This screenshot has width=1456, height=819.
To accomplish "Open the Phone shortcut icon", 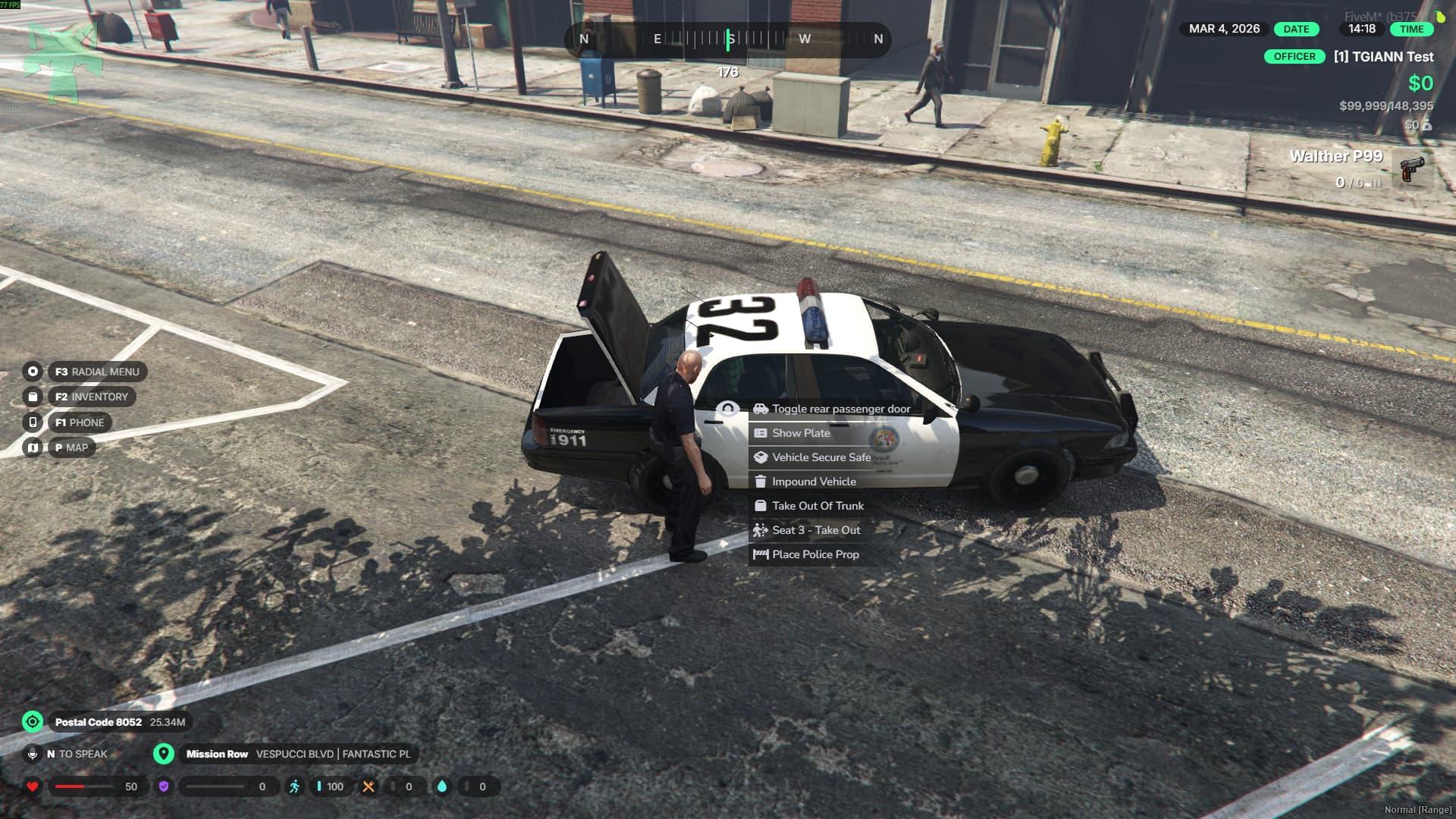I will click(x=33, y=422).
